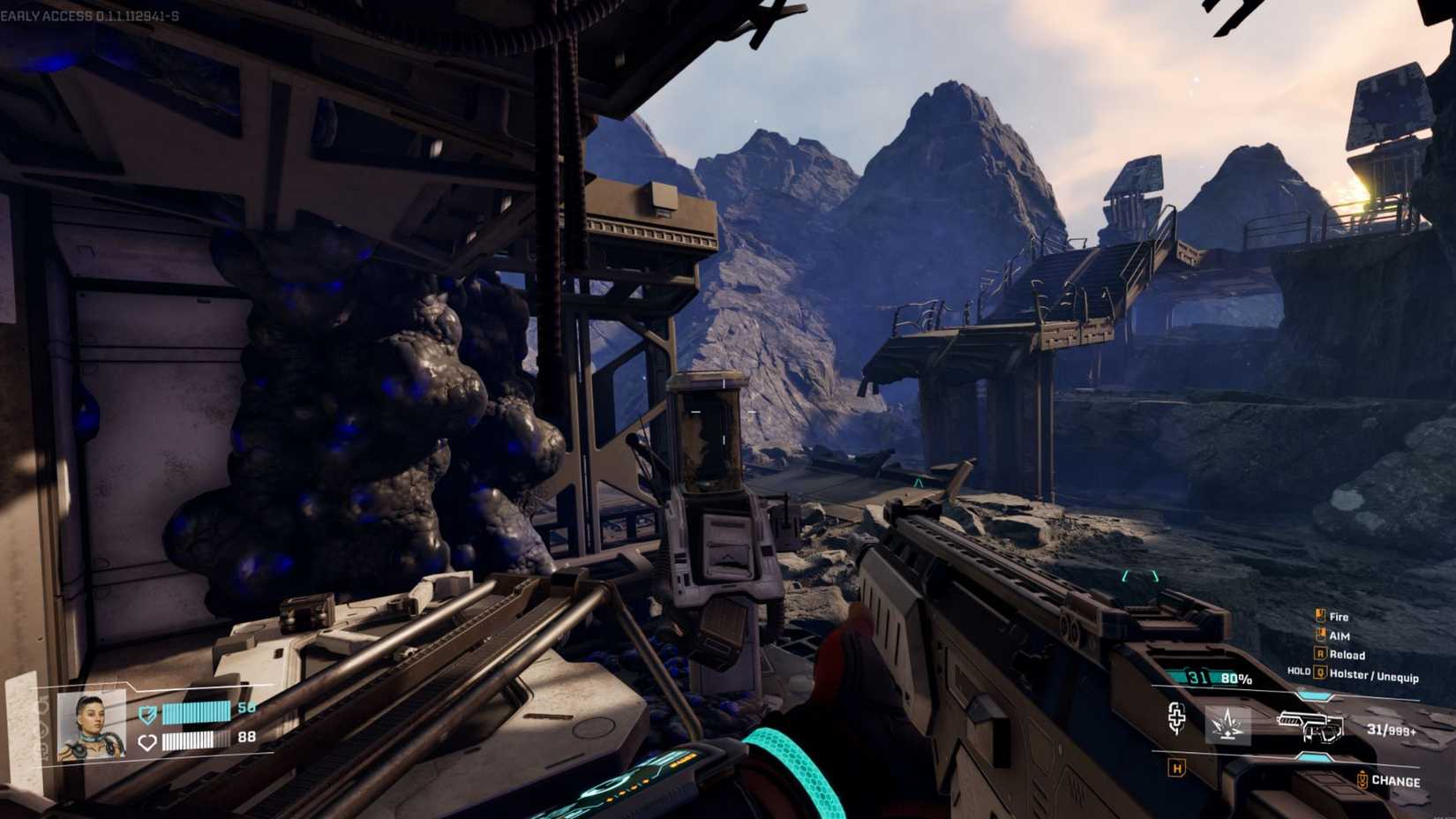Click the R Reload key icon
The height and width of the screenshot is (819, 1456).
click(x=1321, y=655)
